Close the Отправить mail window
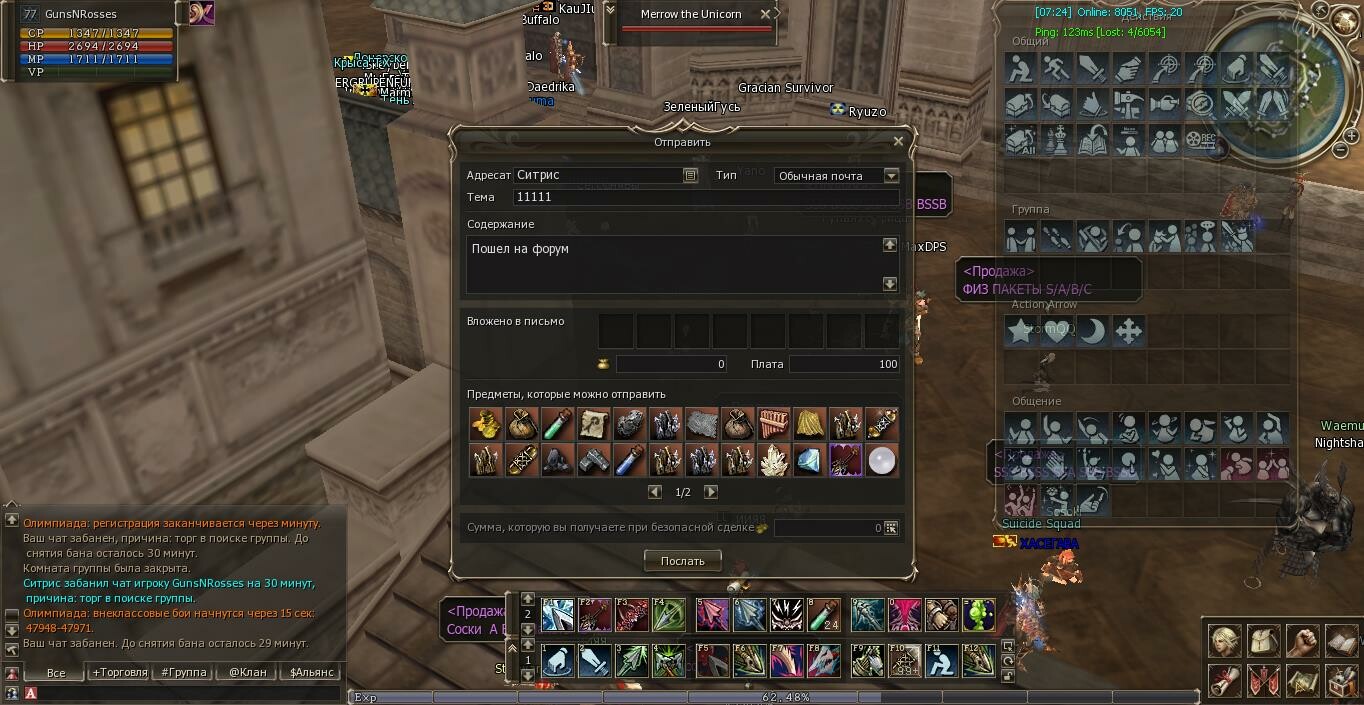The height and width of the screenshot is (705, 1364). [x=897, y=142]
